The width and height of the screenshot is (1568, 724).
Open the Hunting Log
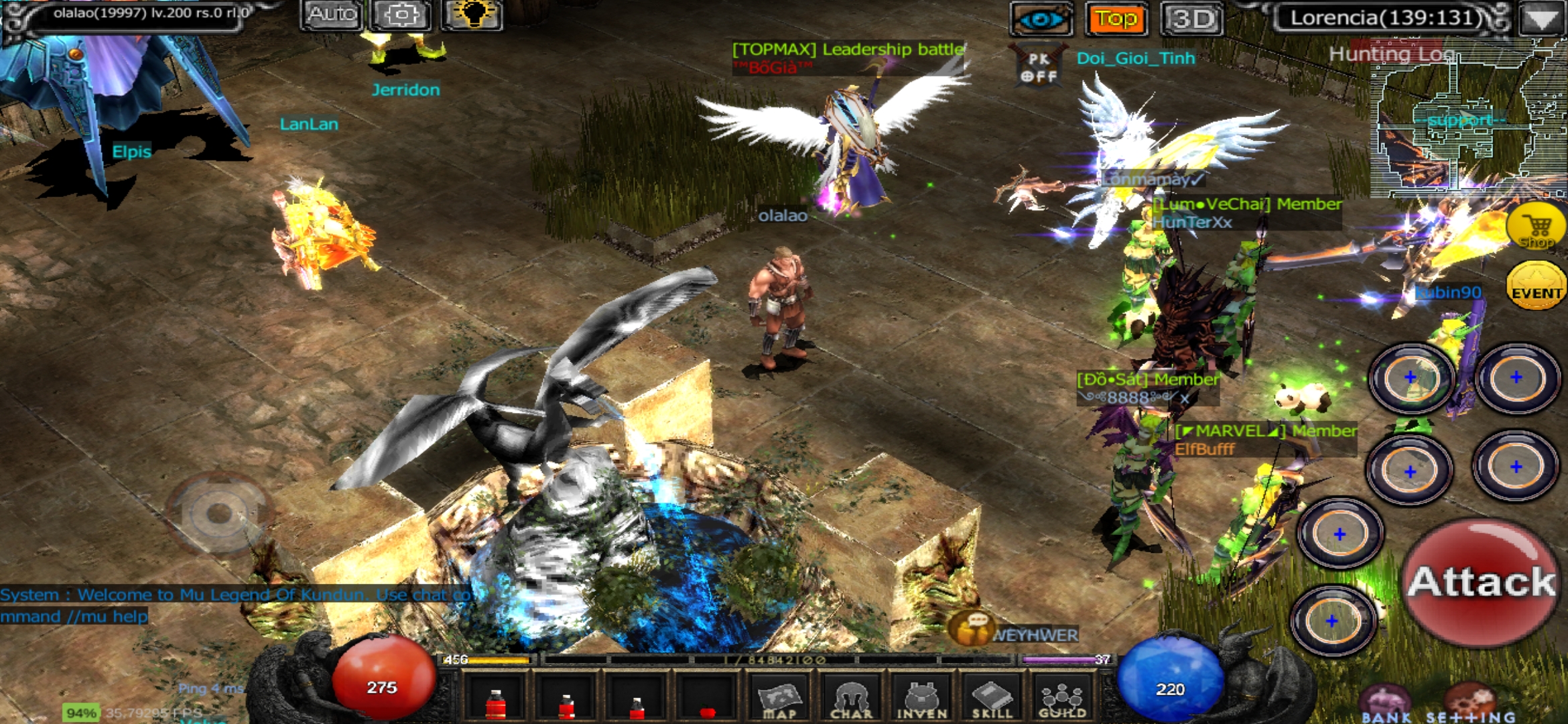pyautogui.click(x=1391, y=54)
